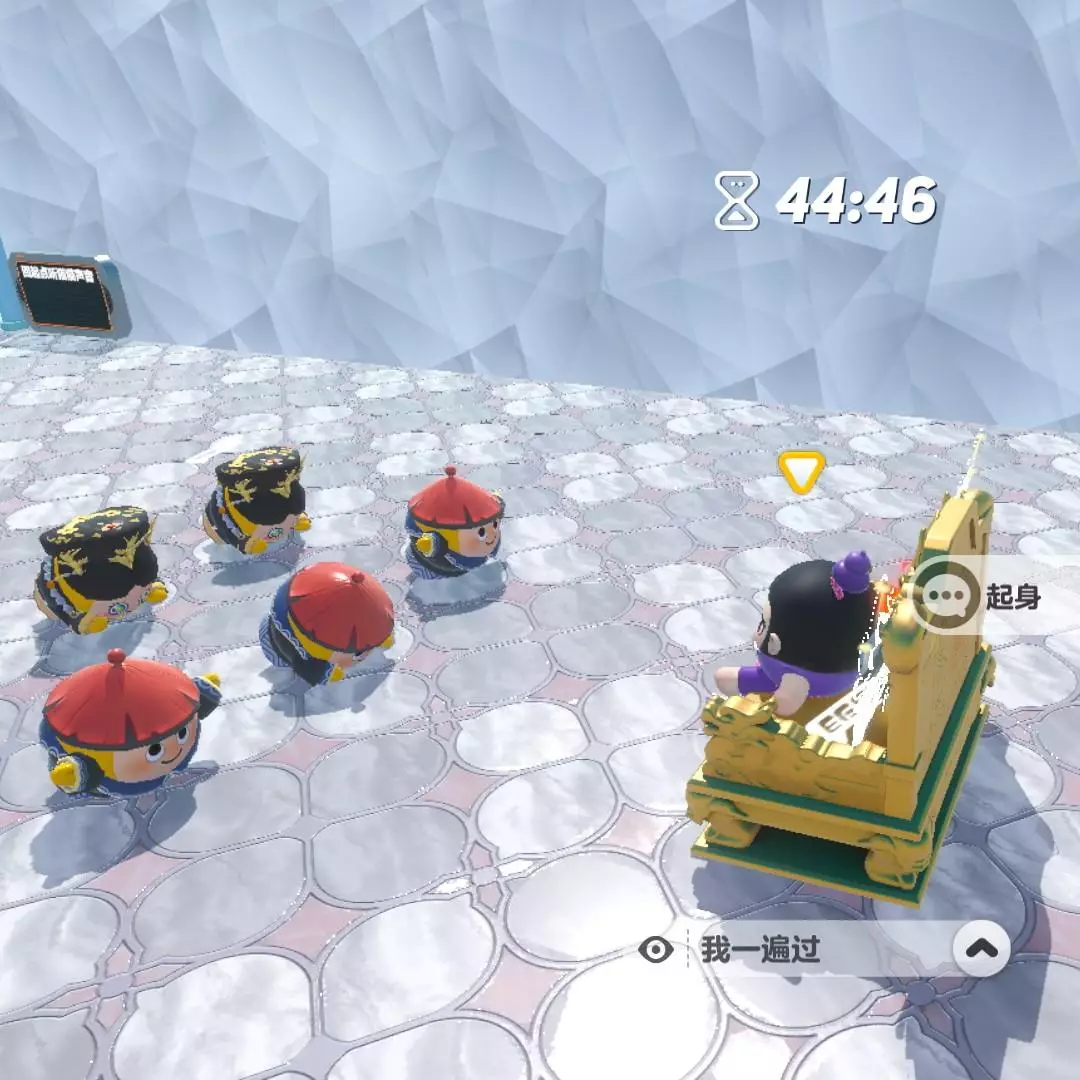Viewport: 1080px width, 1080px height.
Task: Select the 我一遍过 text bar
Action: click(800, 949)
